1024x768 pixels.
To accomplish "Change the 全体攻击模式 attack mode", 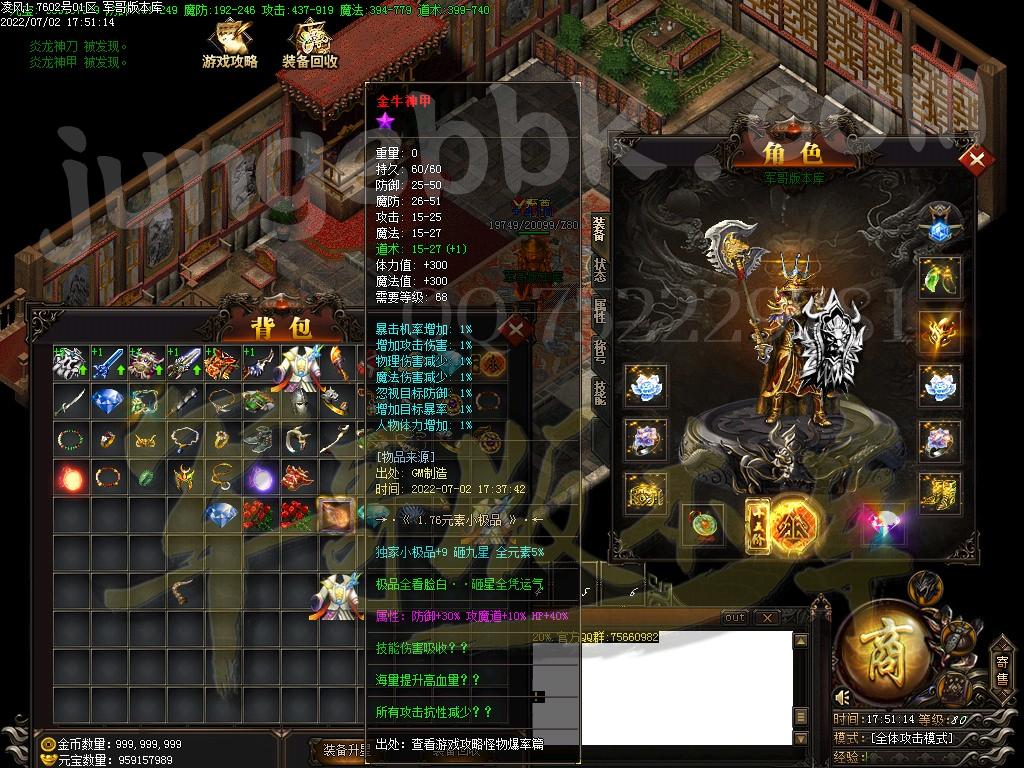I will pos(912,738).
